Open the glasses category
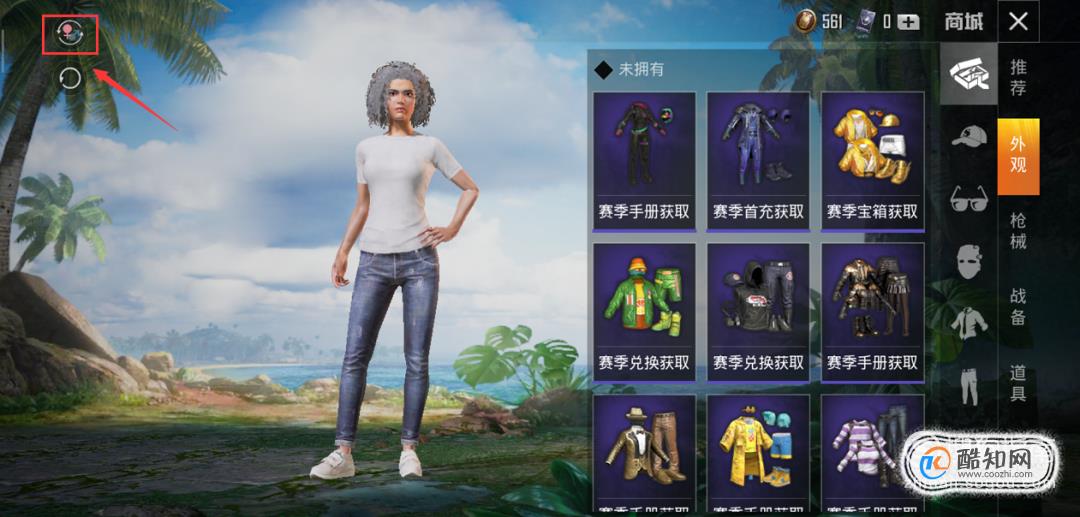 point(968,197)
